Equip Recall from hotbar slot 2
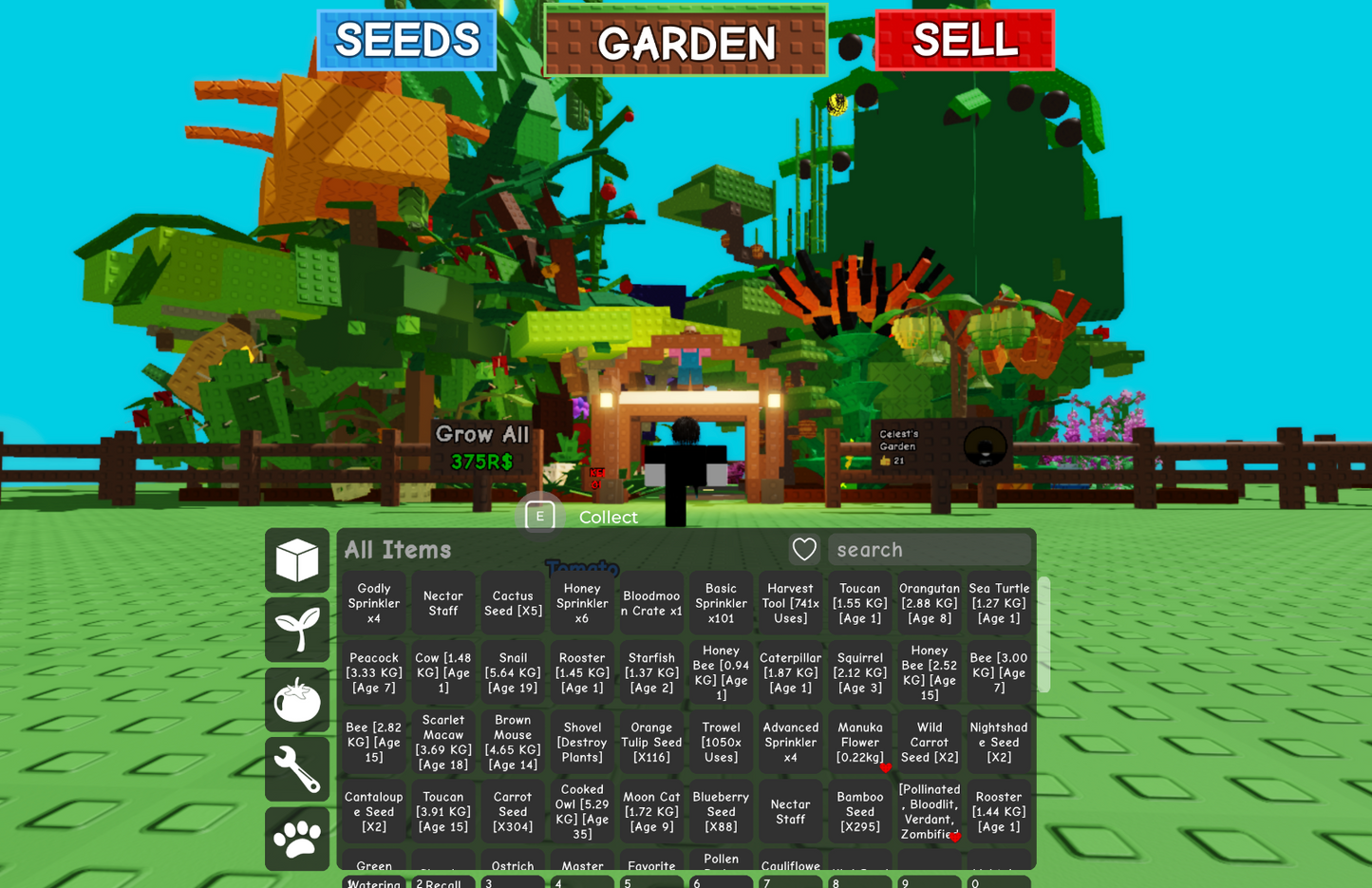This screenshot has width=1372, height=888. pos(442,882)
